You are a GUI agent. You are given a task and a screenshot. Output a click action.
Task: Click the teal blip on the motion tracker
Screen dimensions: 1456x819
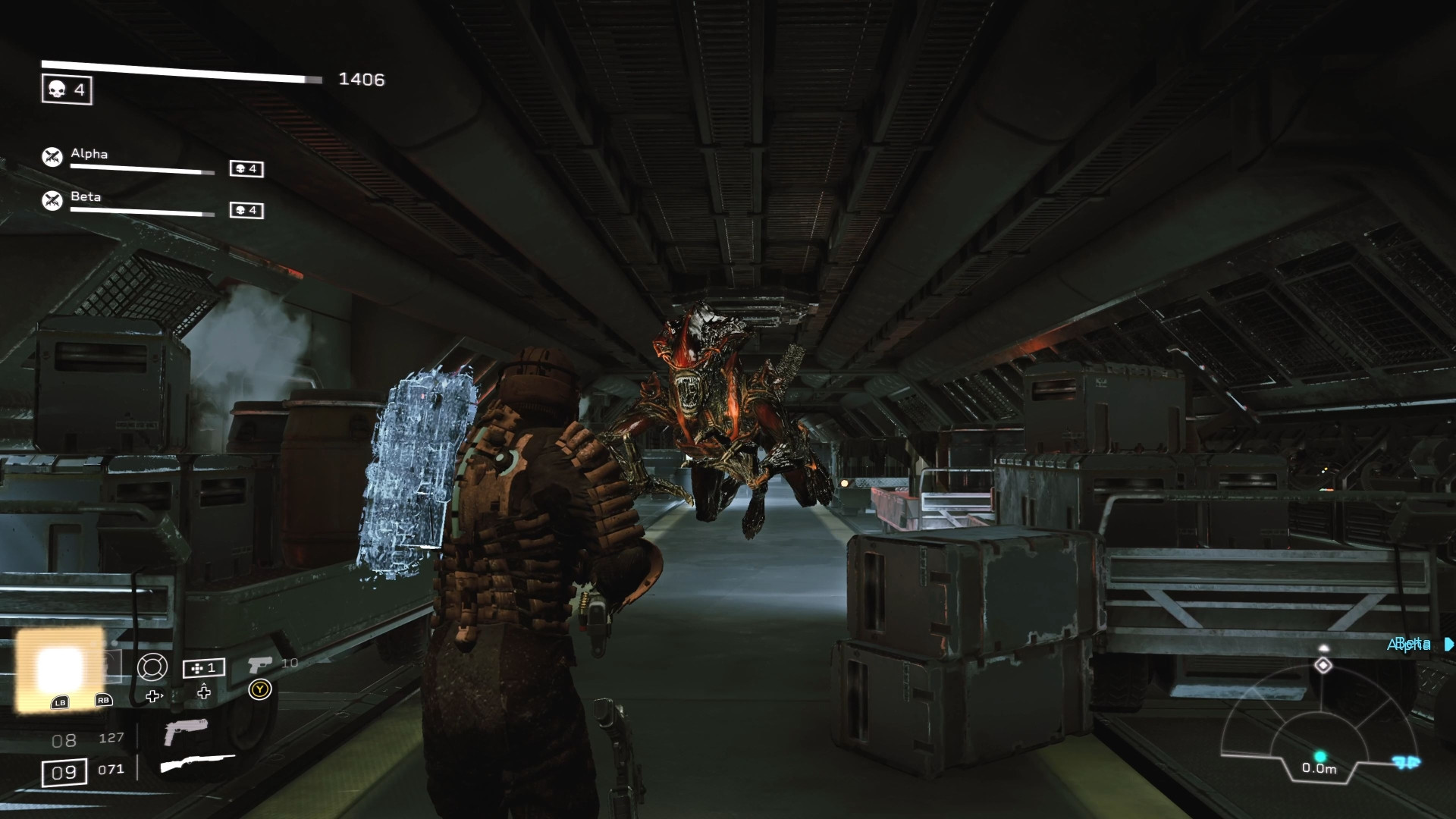point(1319,757)
